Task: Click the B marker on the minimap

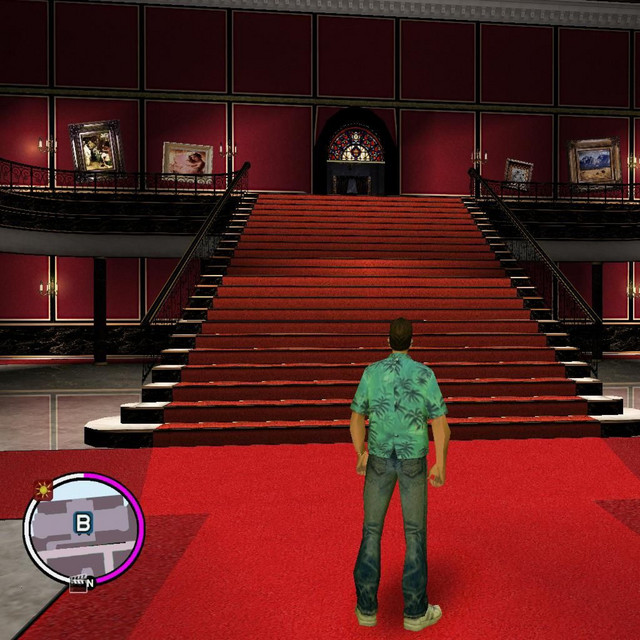Action: tap(82, 523)
